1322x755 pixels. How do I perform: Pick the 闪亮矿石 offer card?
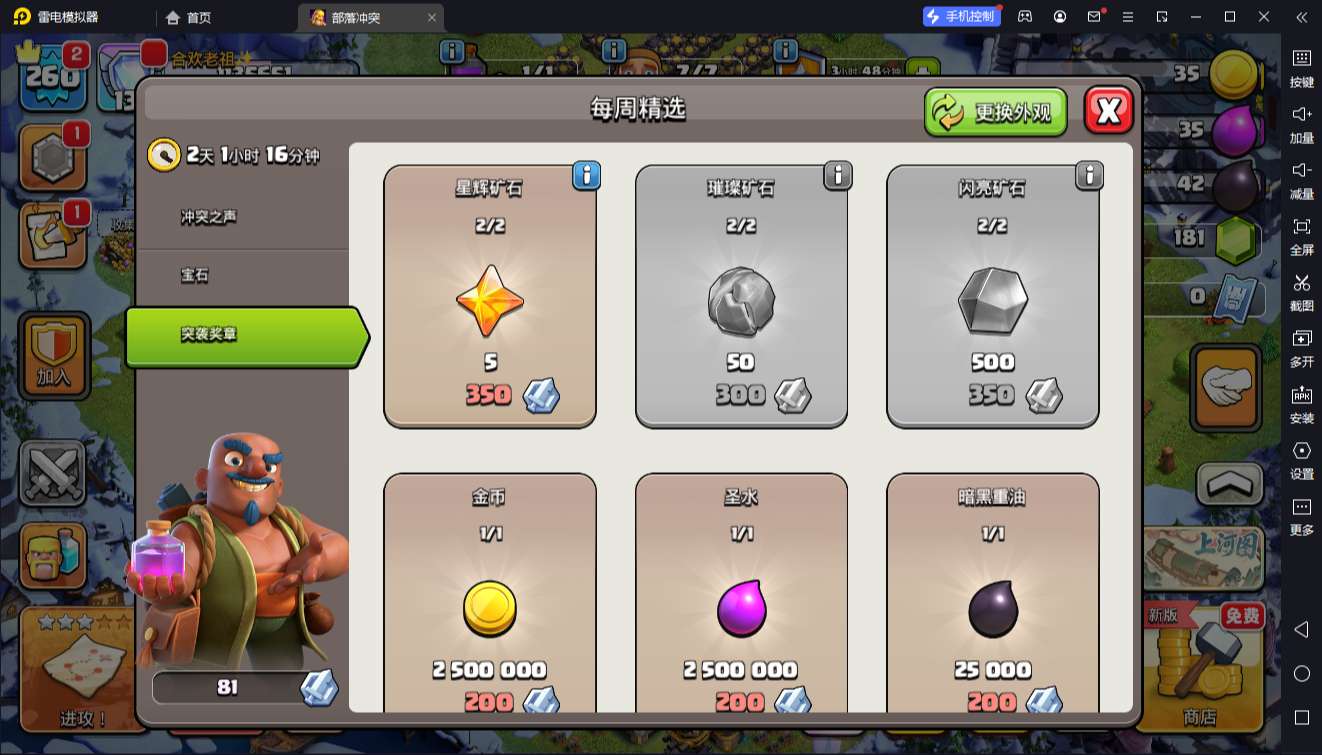[992, 296]
